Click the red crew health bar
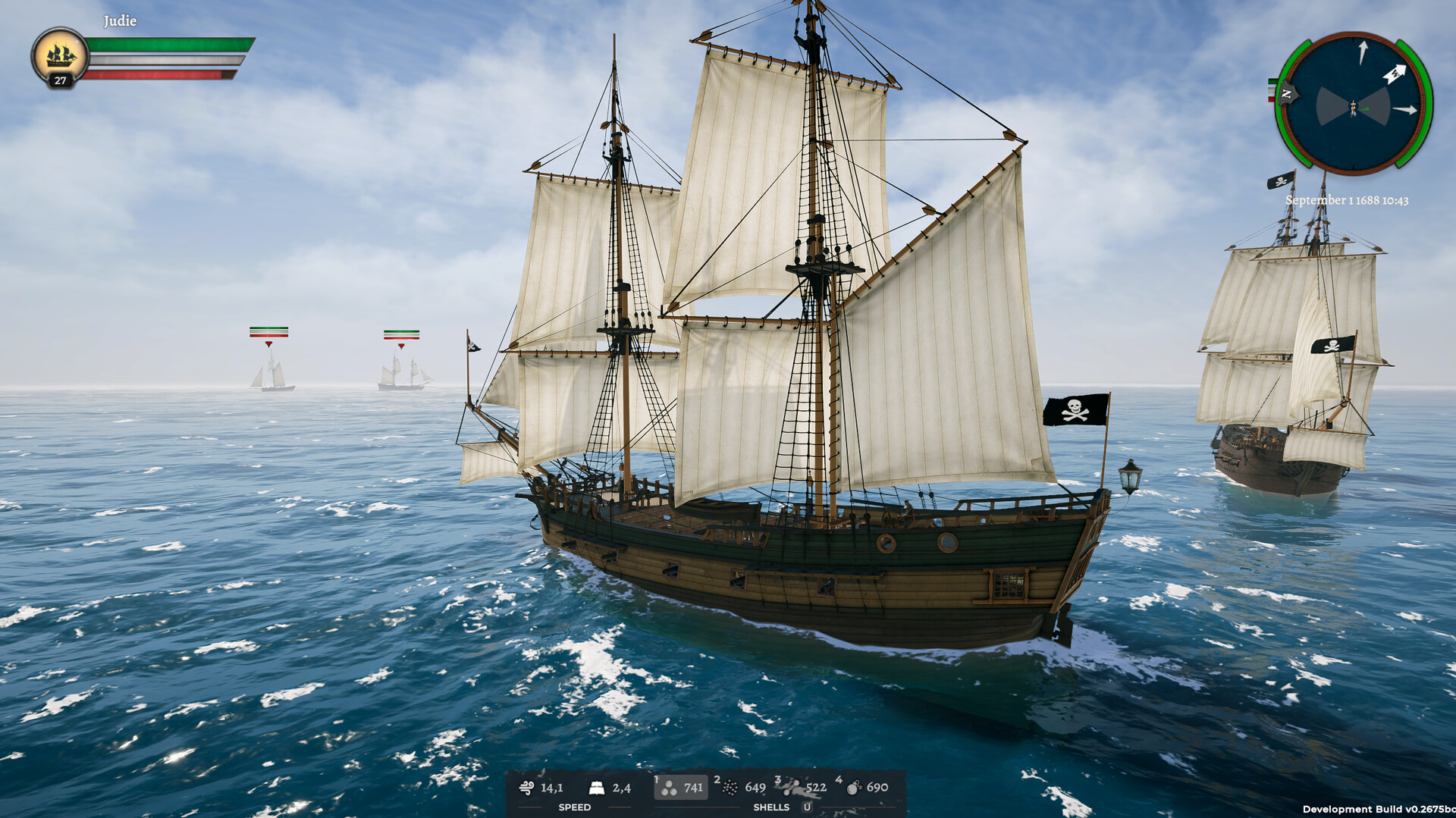This screenshot has height=818, width=1456. [x=152, y=74]
